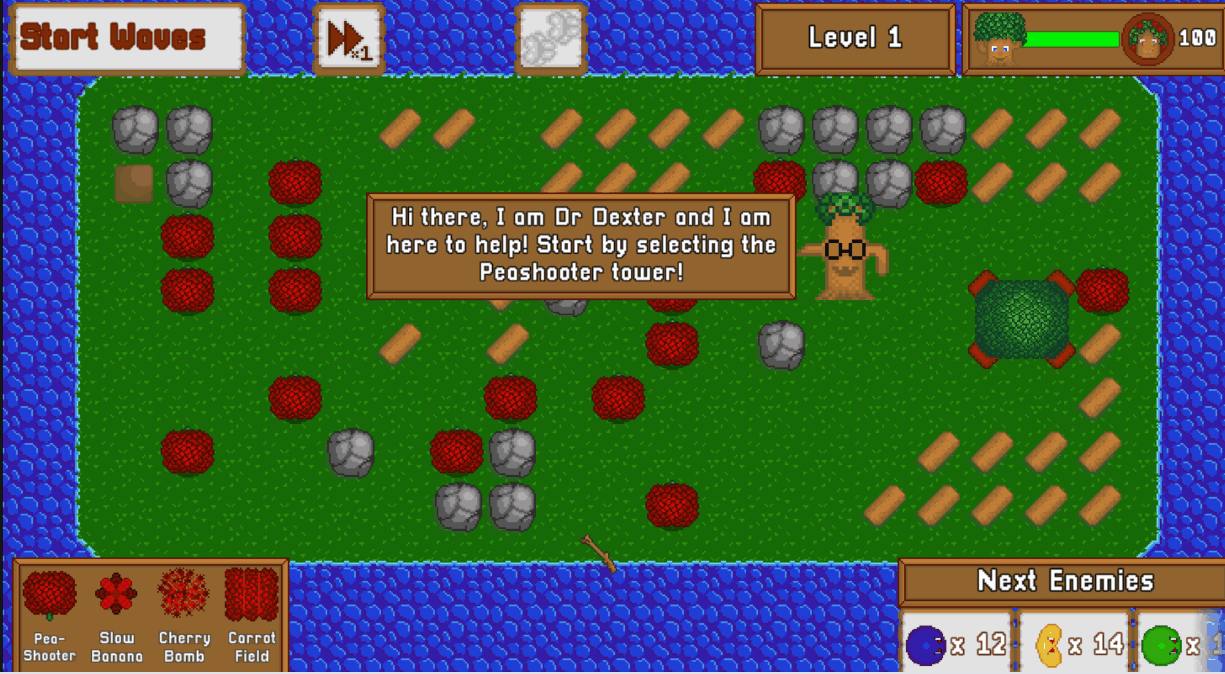Choose the Slow Banana tower
The height and width of the screenshot is (674, 1225).
click(x=117, y=614)
